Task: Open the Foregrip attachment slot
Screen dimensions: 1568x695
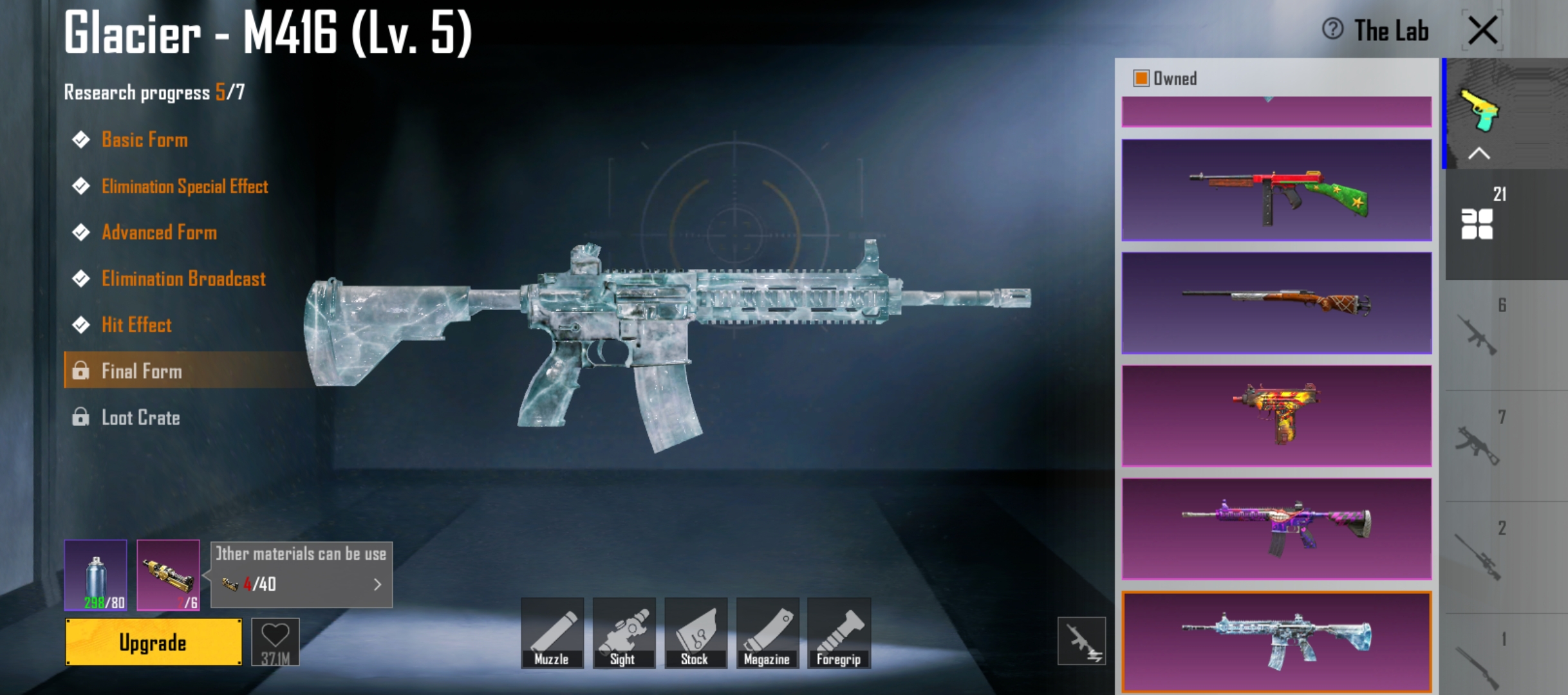Action: (839, 633)
